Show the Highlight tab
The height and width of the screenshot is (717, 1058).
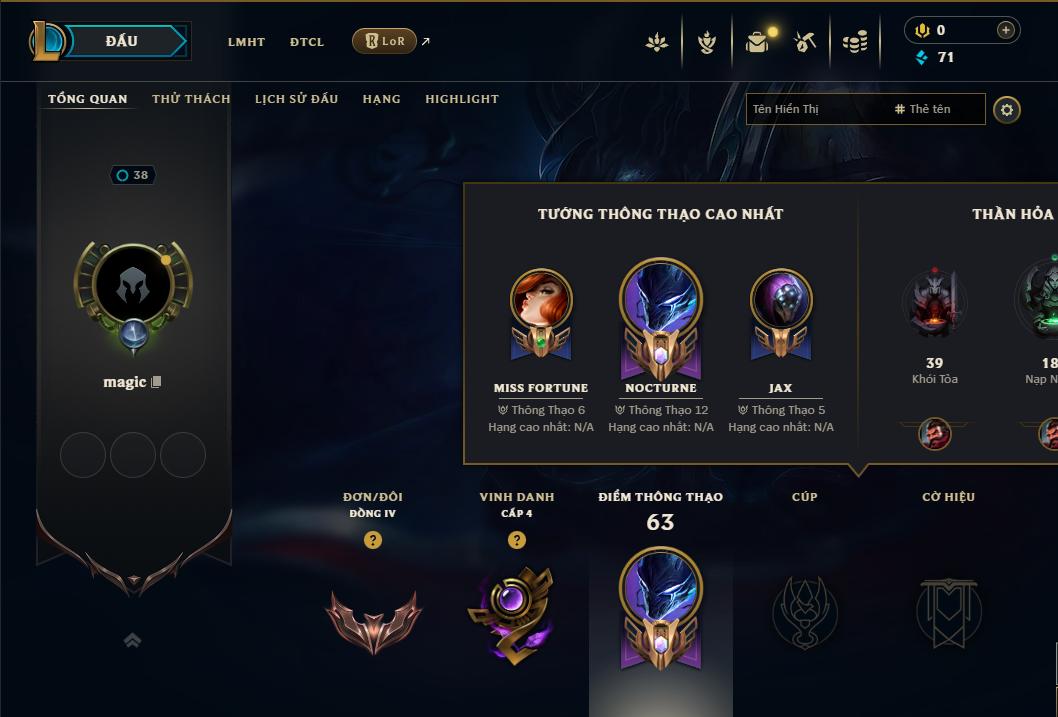462,99
